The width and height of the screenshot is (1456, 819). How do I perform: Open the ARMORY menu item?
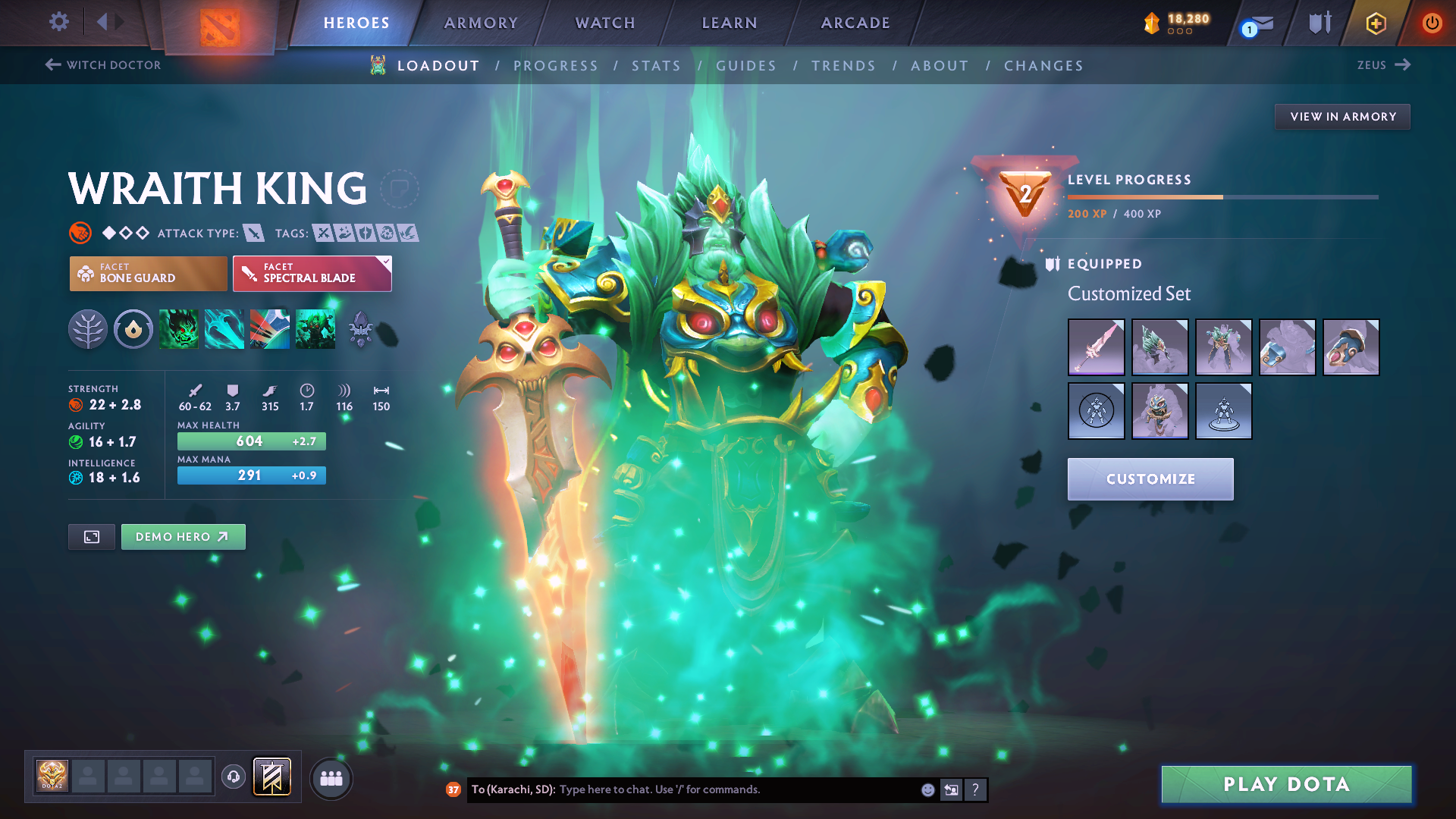pos(481,23)
